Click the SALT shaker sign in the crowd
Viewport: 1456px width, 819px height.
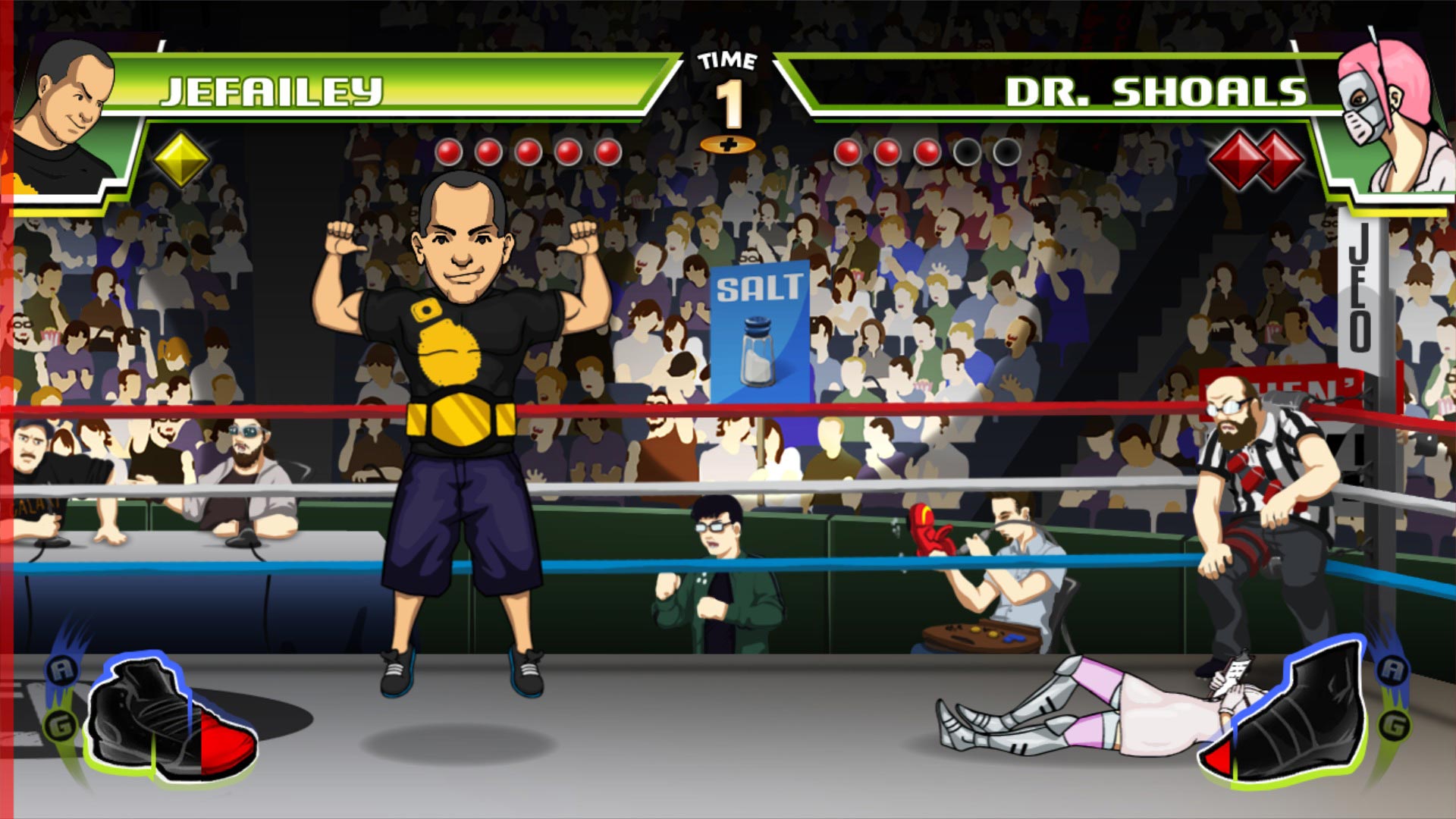[761, 331]
